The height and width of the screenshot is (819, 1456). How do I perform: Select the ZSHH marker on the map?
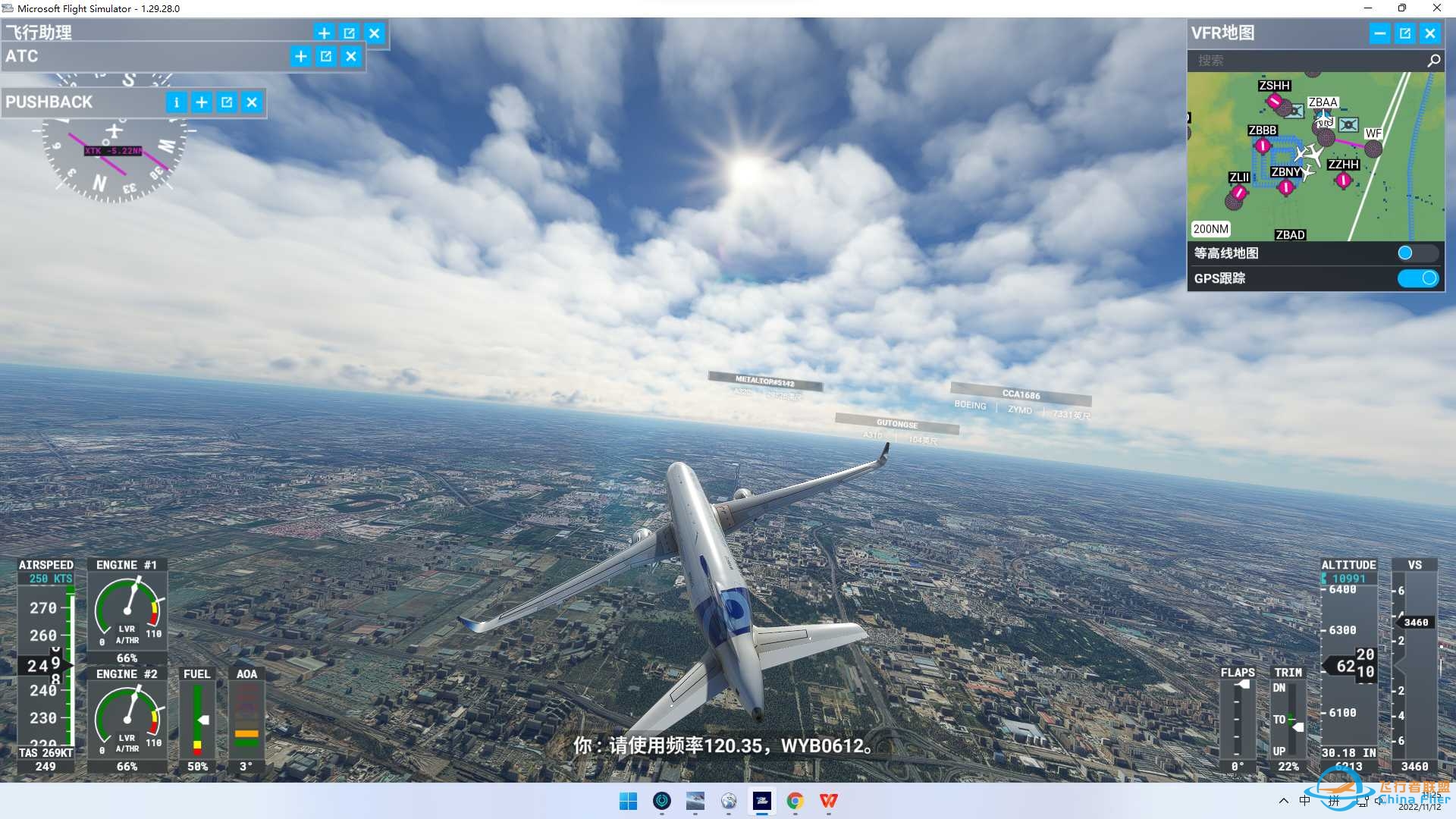(1274, 100)
